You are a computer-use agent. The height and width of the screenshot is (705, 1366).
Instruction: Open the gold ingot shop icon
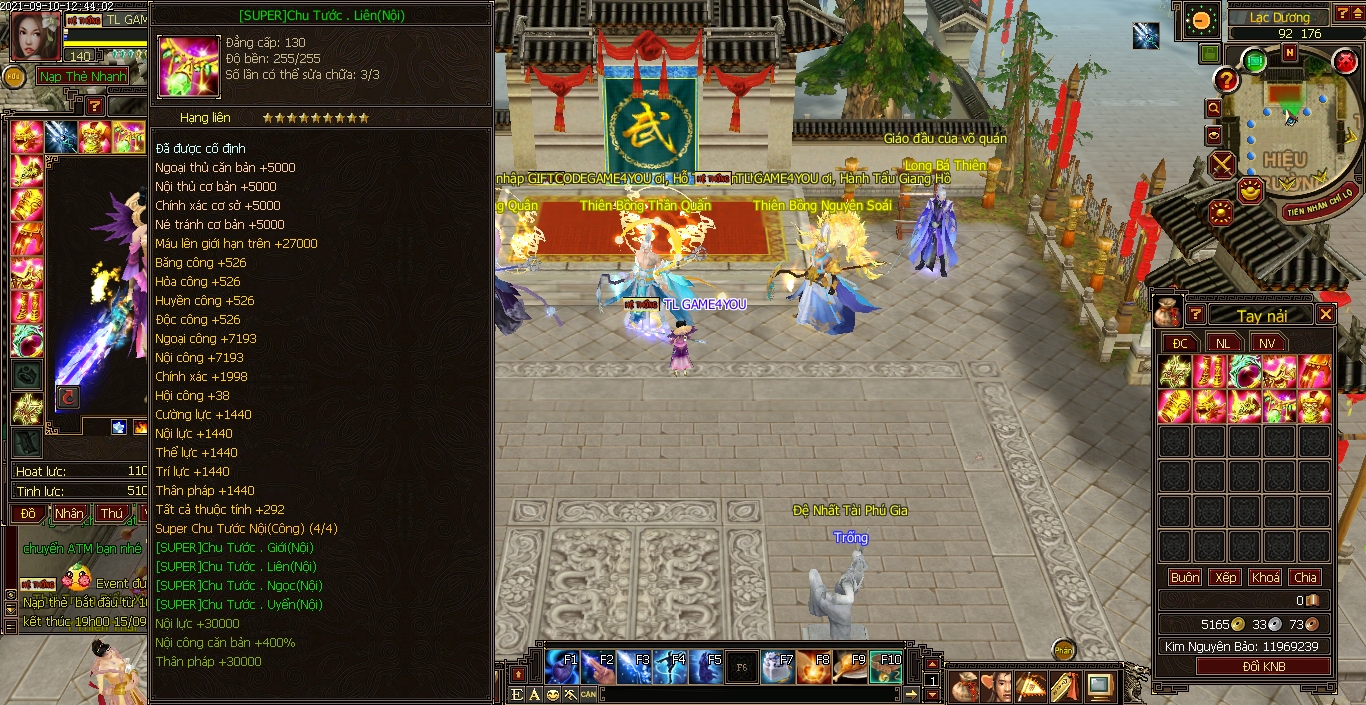[x=1249, y=189]
